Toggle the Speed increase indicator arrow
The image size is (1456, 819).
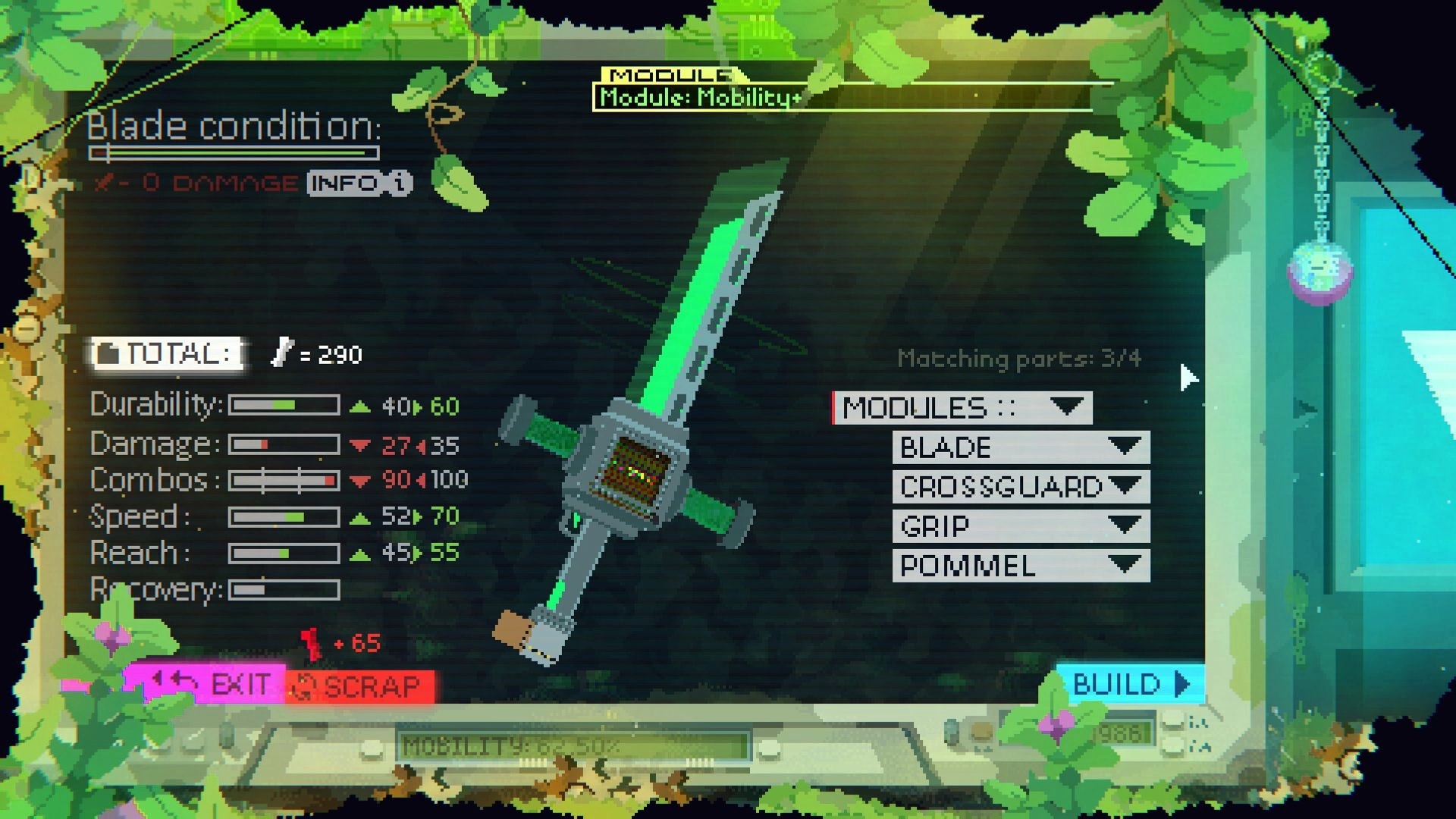click(x=358, y=517)
